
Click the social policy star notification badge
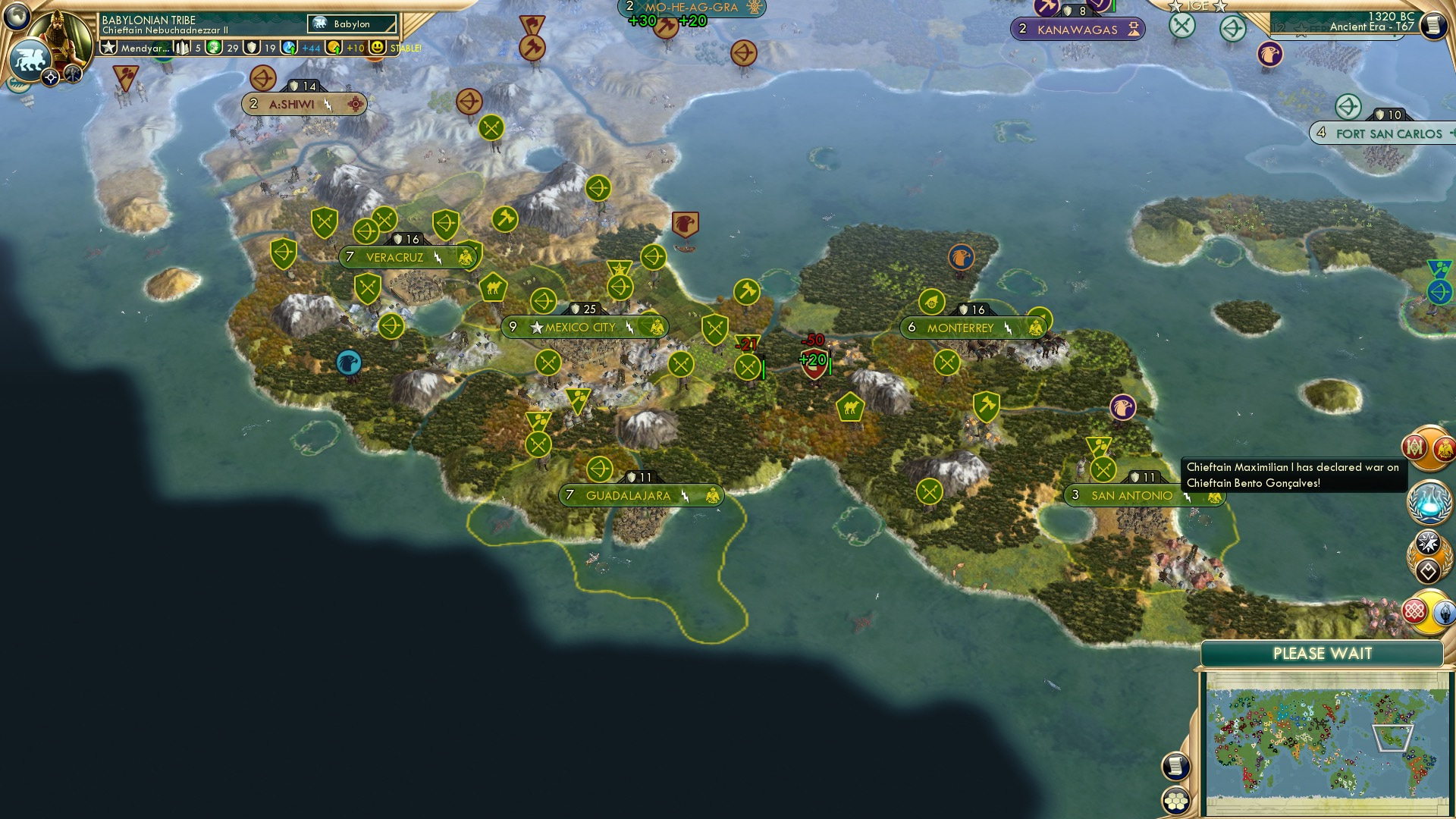1428,542
